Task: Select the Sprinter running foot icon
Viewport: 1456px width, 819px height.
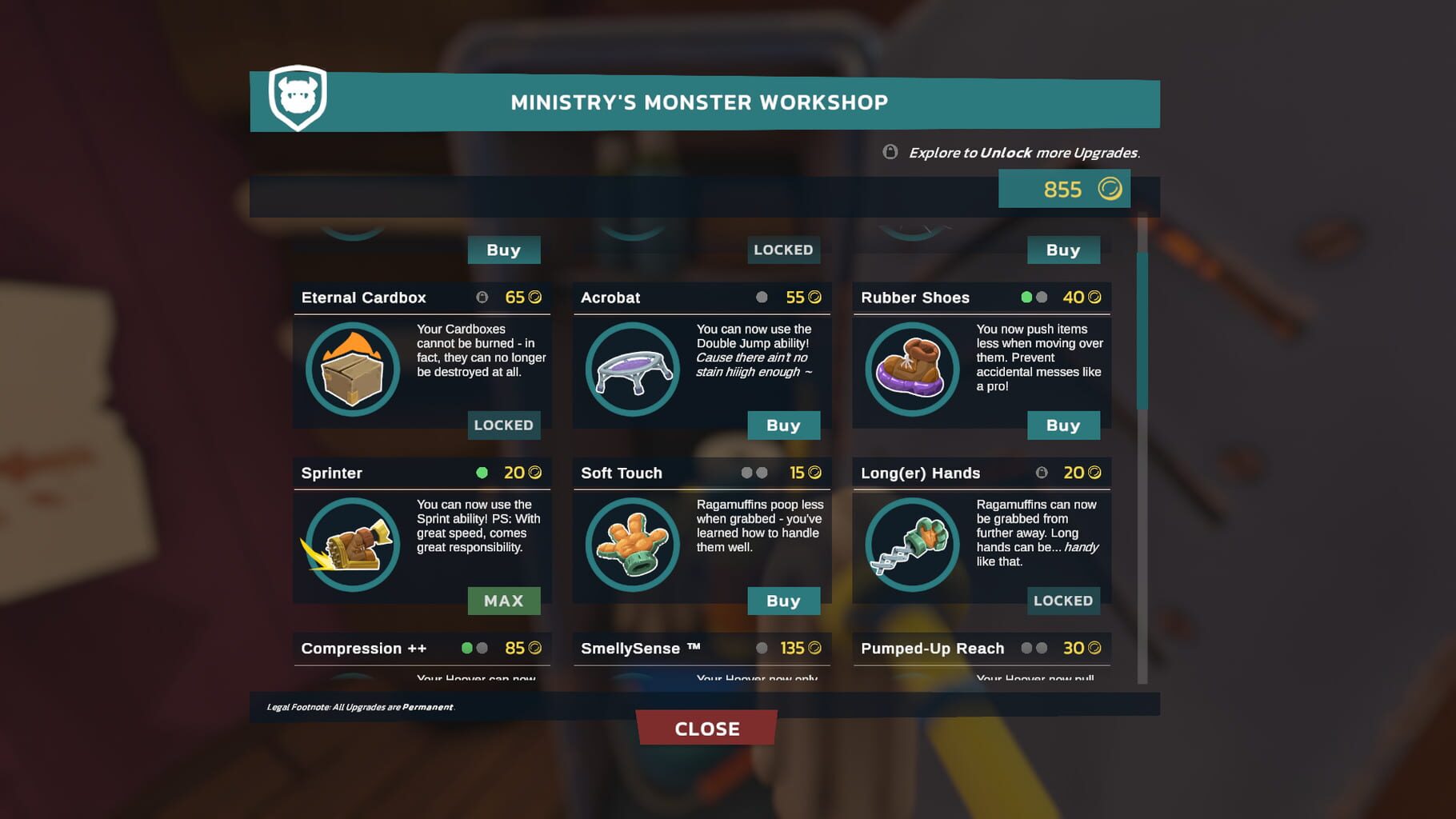Action: coord(352,545)
